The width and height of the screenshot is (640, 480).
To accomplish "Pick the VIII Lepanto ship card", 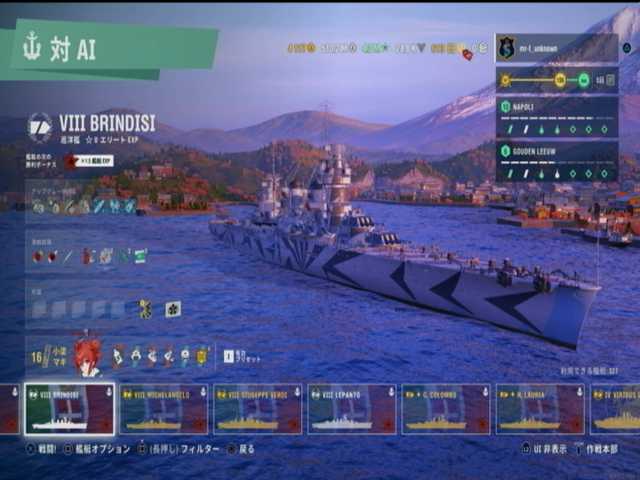I will pos(351,409).
